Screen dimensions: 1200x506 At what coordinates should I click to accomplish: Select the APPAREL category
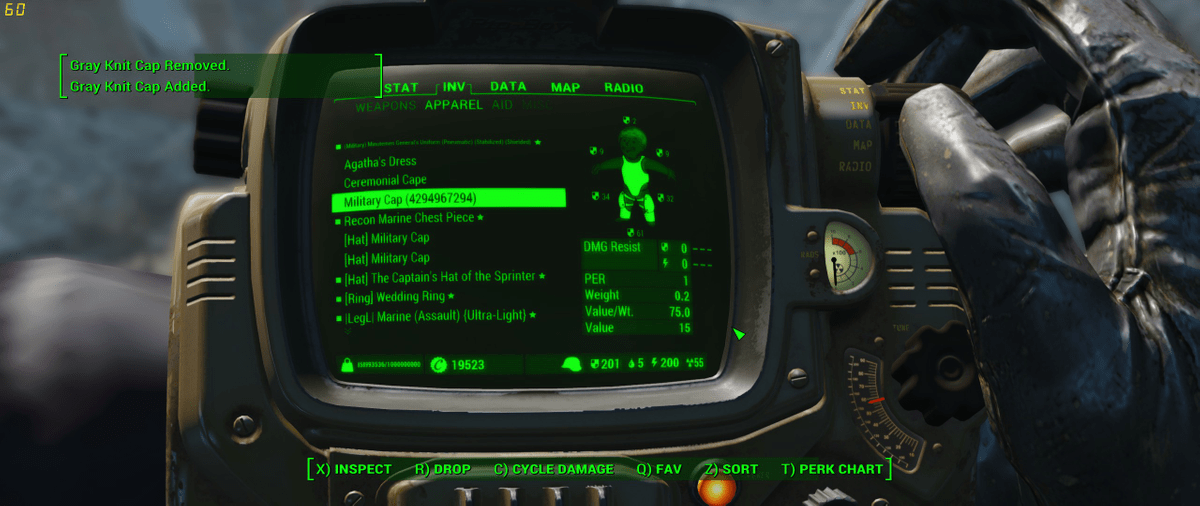pos(453,104)
